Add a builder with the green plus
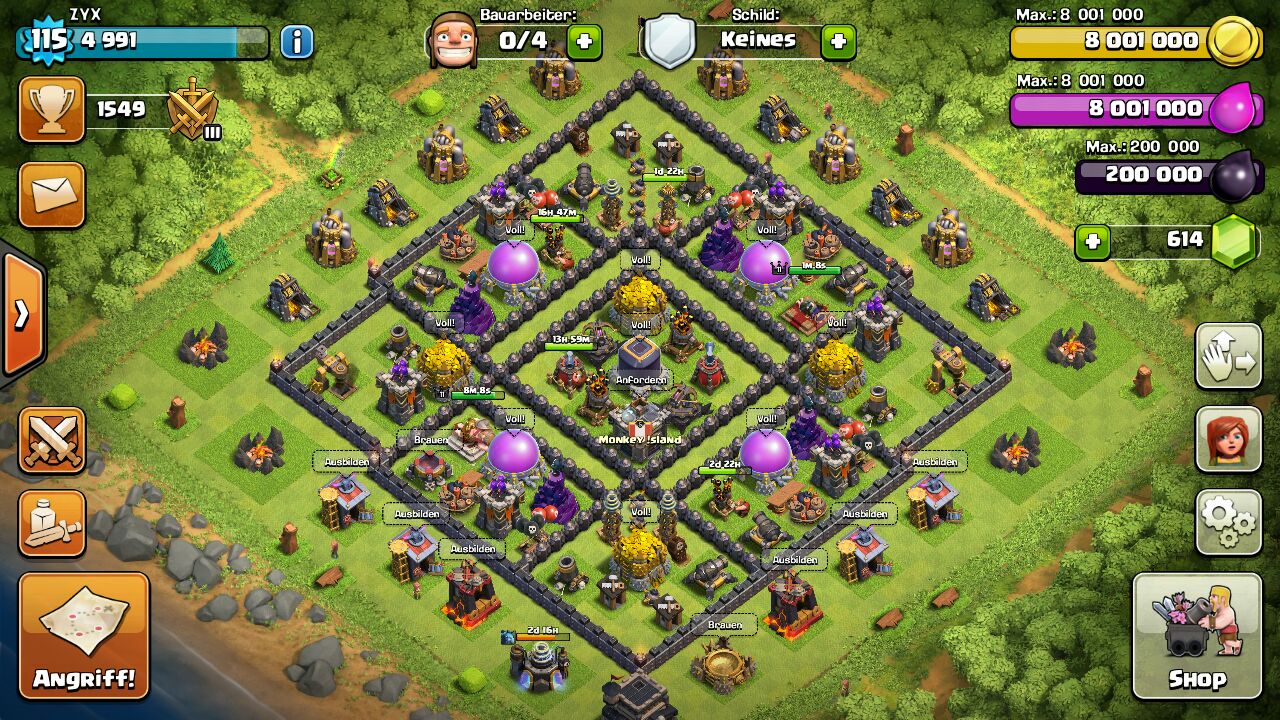 [585, 41]
